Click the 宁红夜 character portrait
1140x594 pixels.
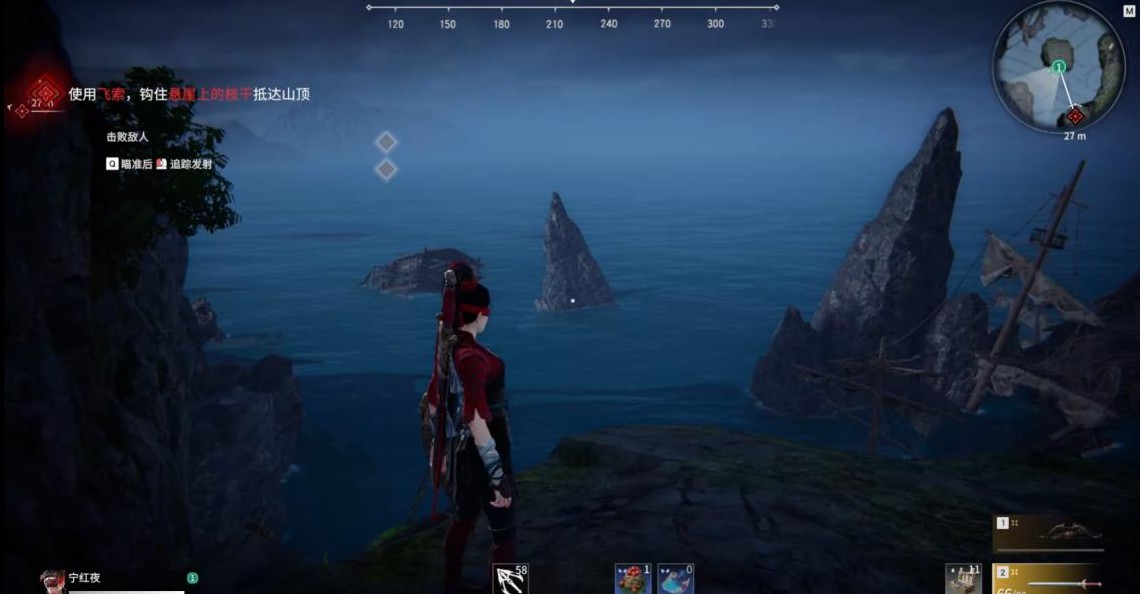(53, 581)
